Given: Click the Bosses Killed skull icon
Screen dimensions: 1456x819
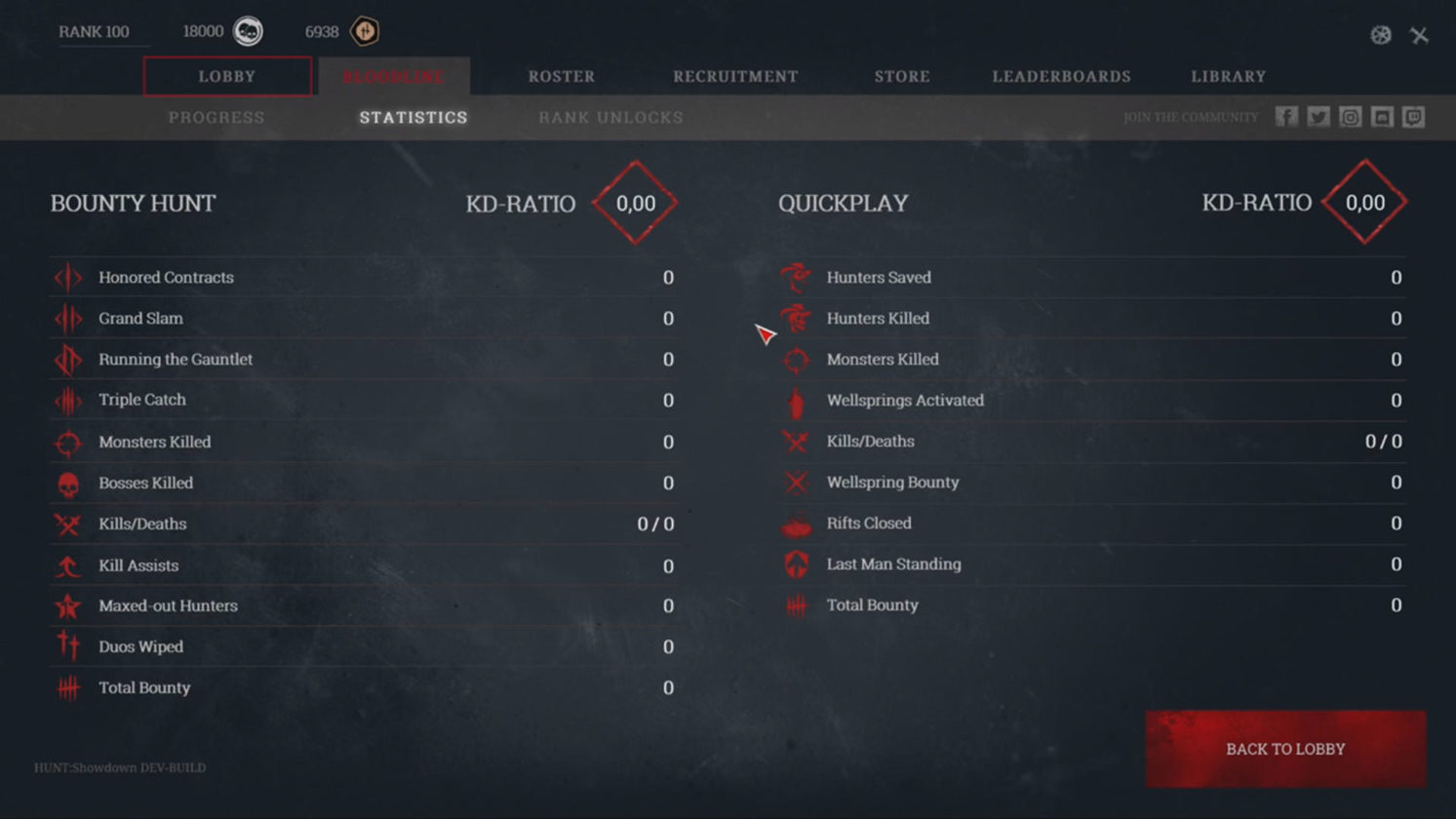Looking at the screenshot, I should click(x=67, y=483).
